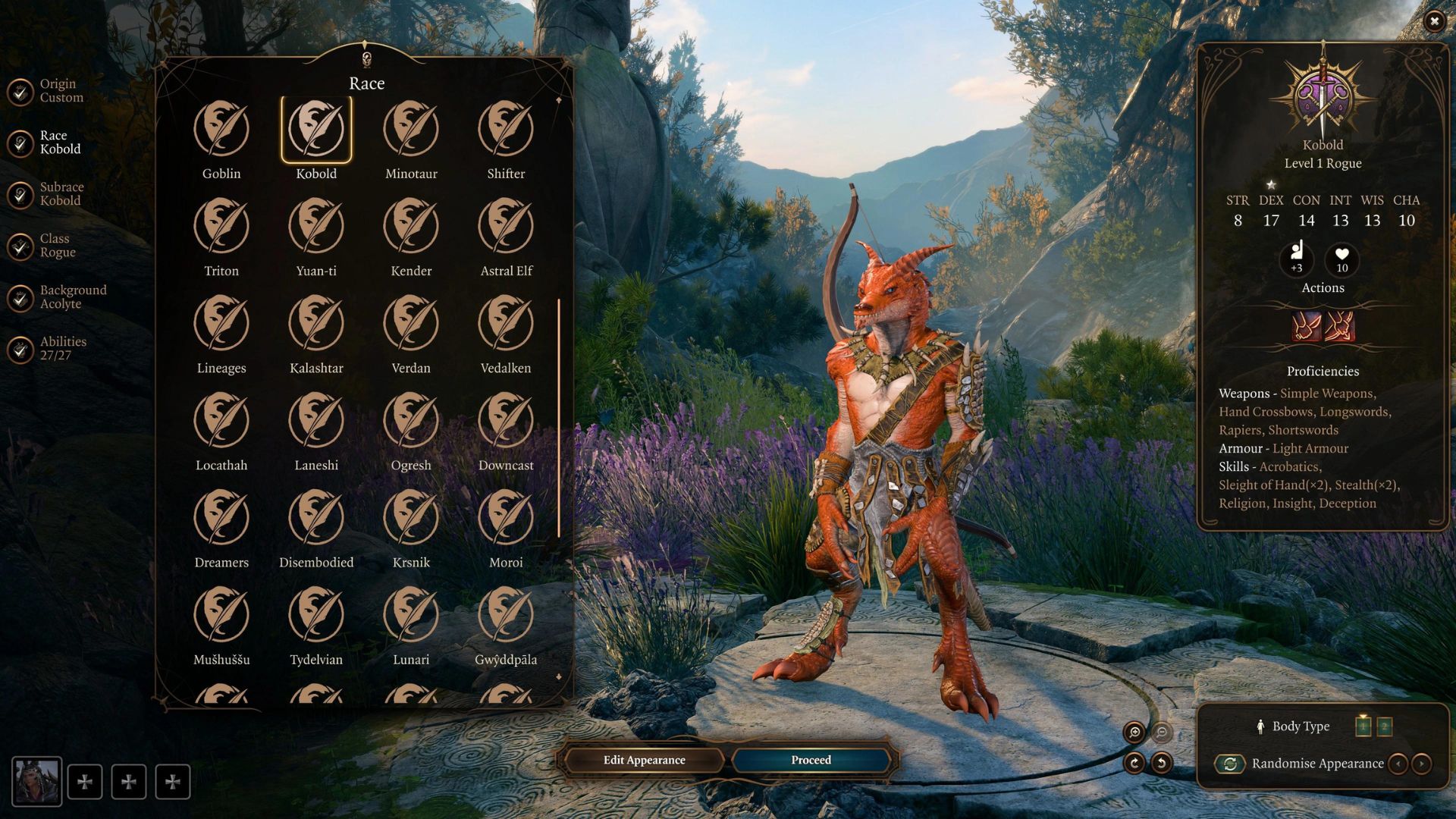Pick the Shifter race icon
The height and width of the screenshot is (819, 1456).
(x=506, y=130)
